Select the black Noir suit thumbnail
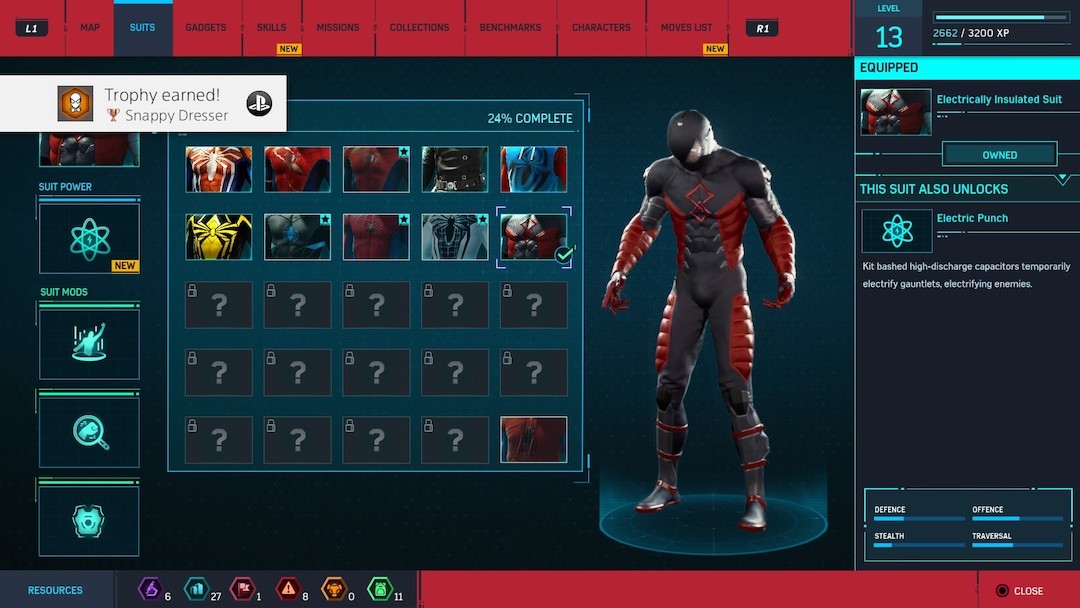Viewport: 1080px width, 608px height. click(x=455, y=170)
